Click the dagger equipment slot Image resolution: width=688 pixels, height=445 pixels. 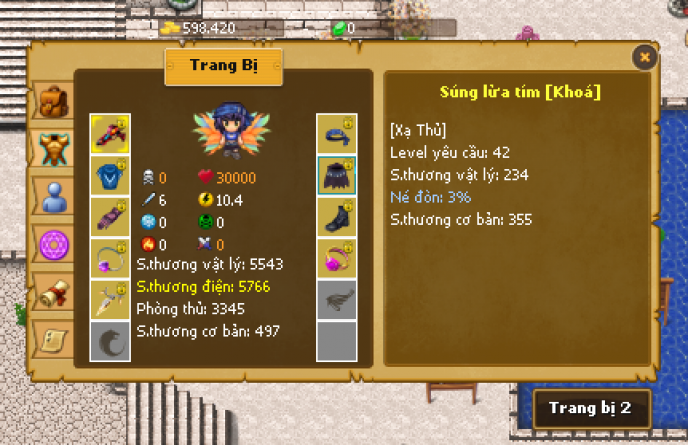click(109, 300)
